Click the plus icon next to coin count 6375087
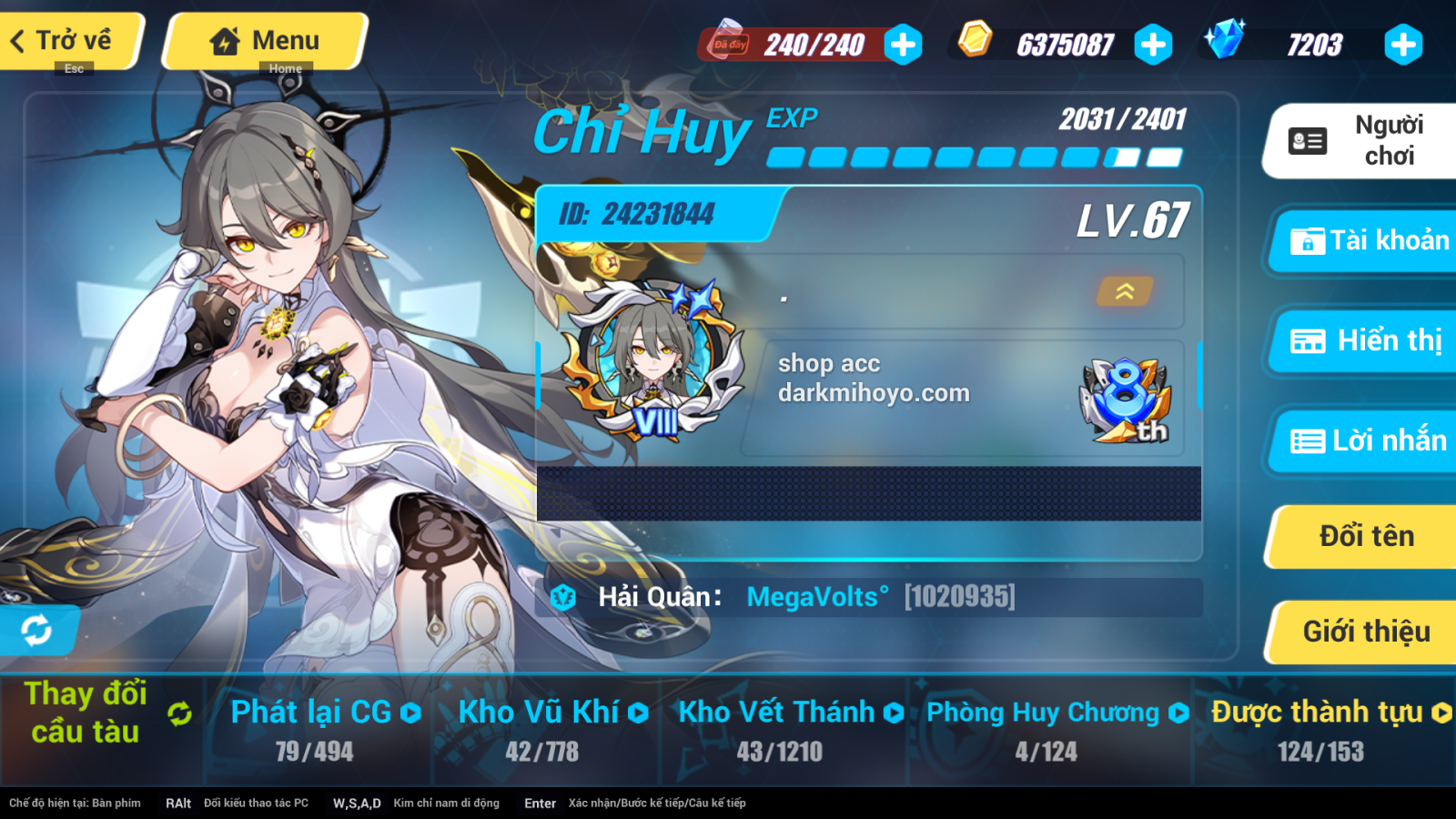Image resolution: width=1456 pixels, height=819 pixels. [1154, 43]
